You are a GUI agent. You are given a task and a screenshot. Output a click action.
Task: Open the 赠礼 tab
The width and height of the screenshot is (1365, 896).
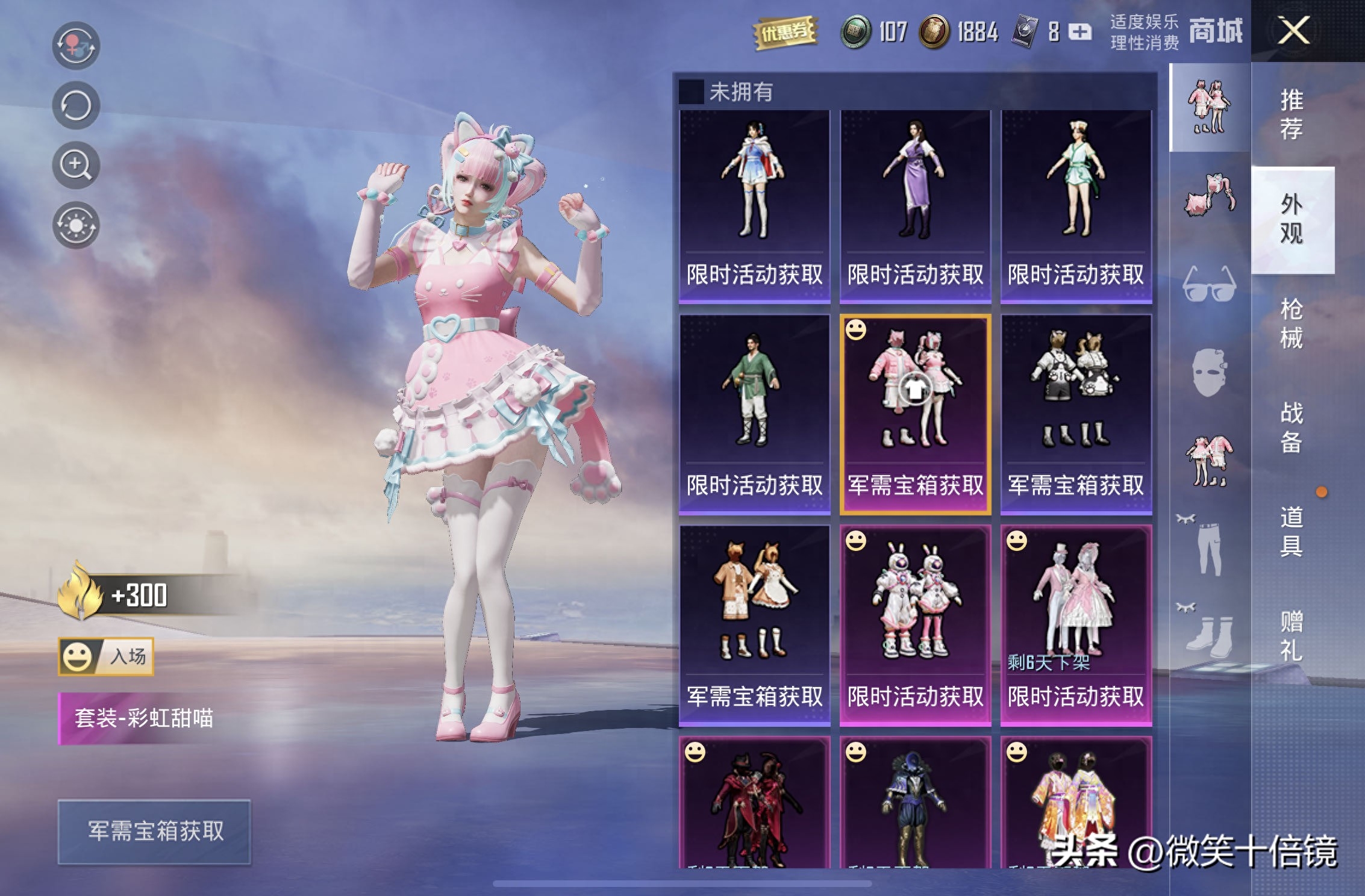click(1292, 635)
